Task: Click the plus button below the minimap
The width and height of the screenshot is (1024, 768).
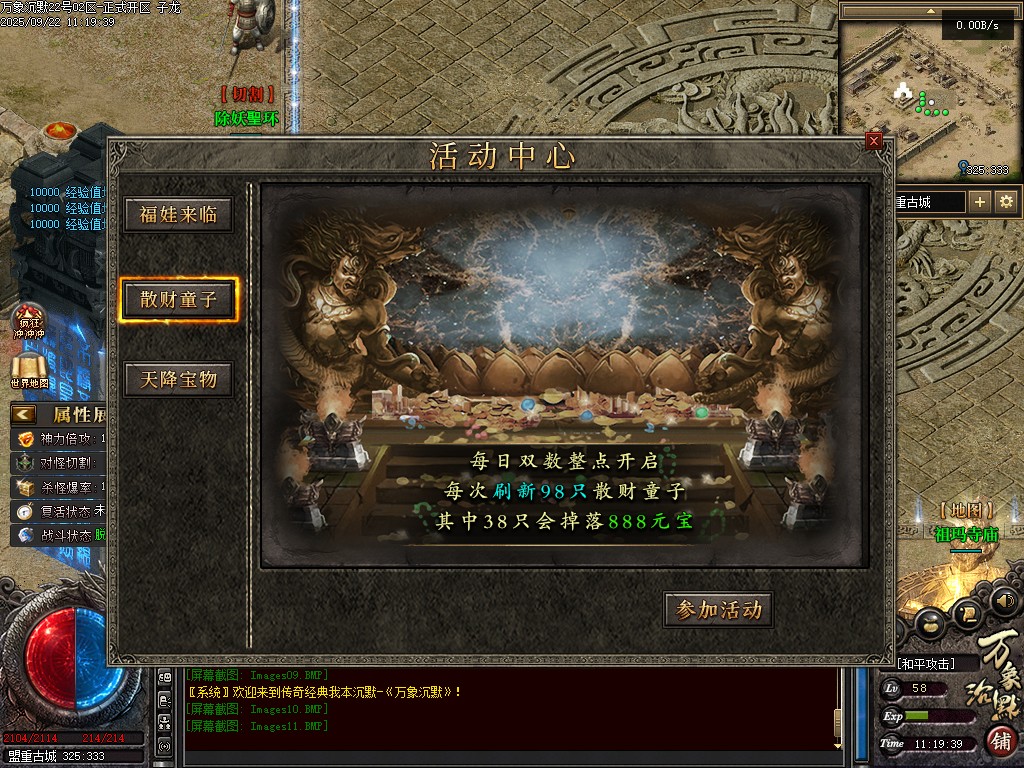Action: tap(980, 202)
